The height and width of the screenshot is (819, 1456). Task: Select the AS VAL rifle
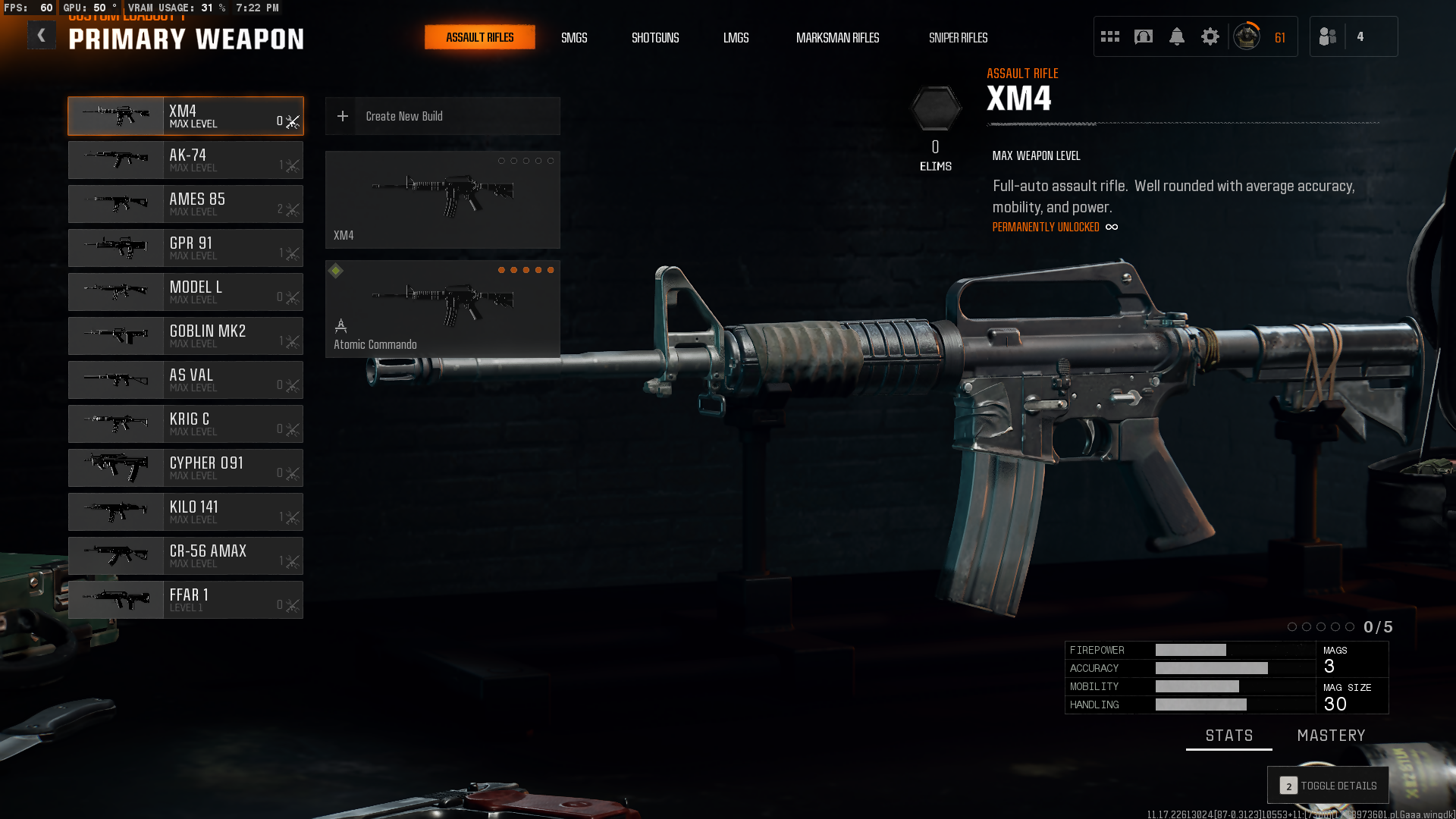pyautogui.click(x=186, y=380)
